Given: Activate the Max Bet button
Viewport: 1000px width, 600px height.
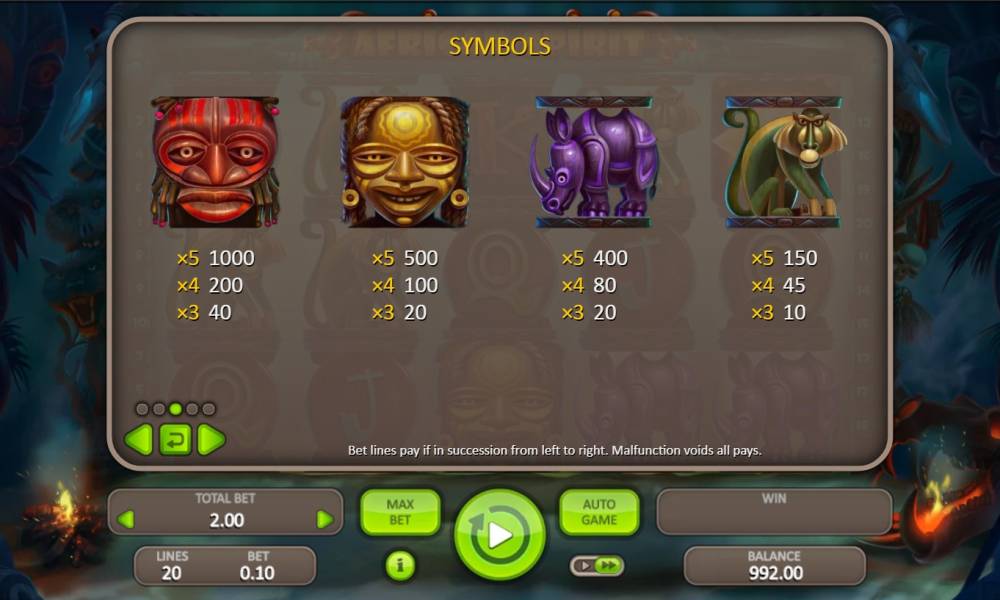Looking at the screenshot, I should coord(399,512).
